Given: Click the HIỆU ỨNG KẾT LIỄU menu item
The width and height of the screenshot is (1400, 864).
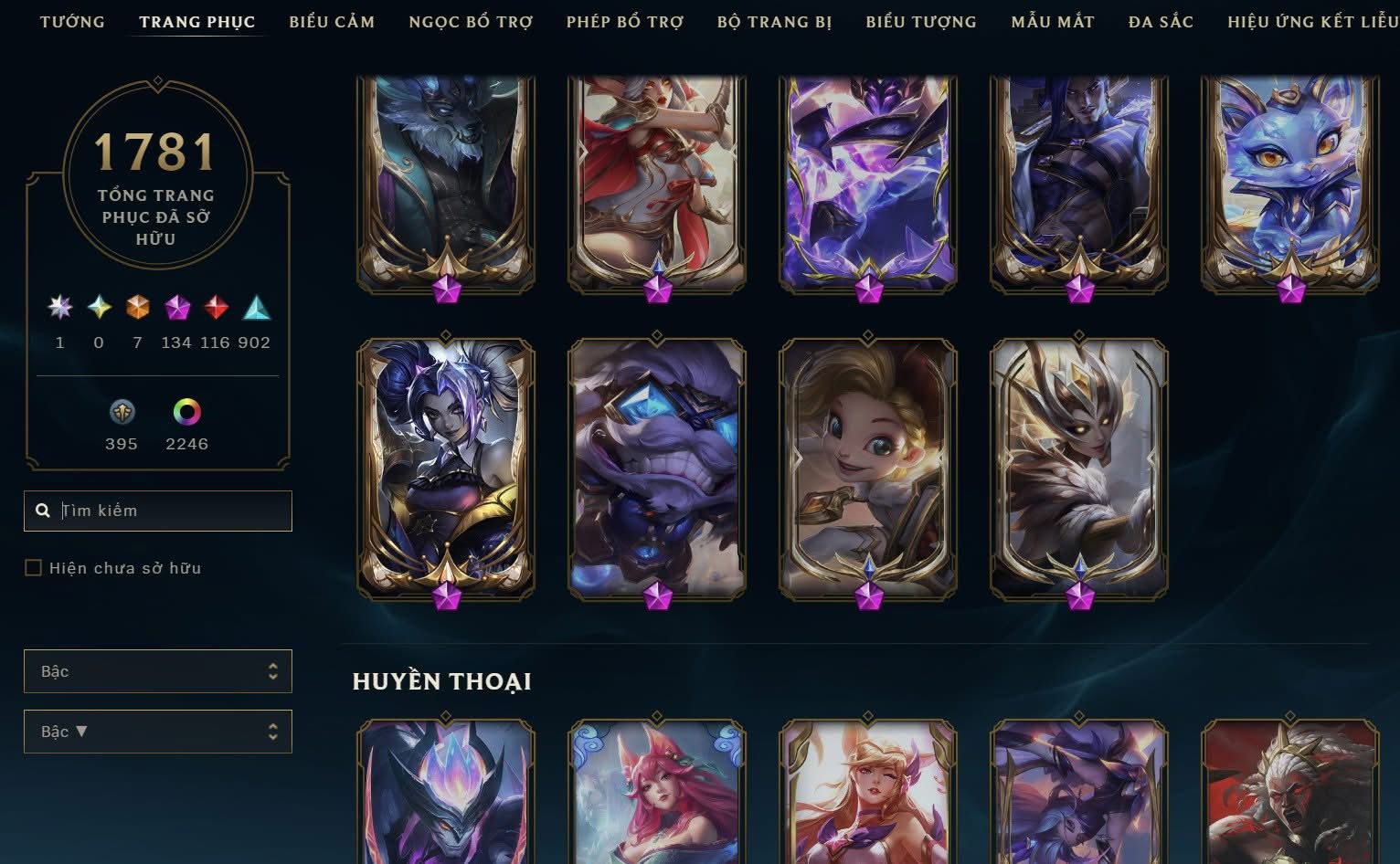Looking at the screenshot, I should [x=1309, y=21].
